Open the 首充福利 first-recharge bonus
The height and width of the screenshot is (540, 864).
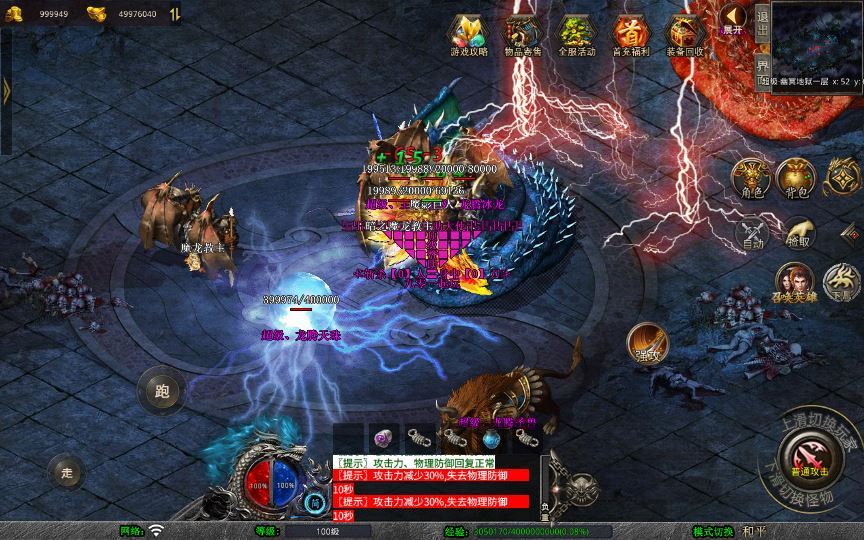point(629,35)
